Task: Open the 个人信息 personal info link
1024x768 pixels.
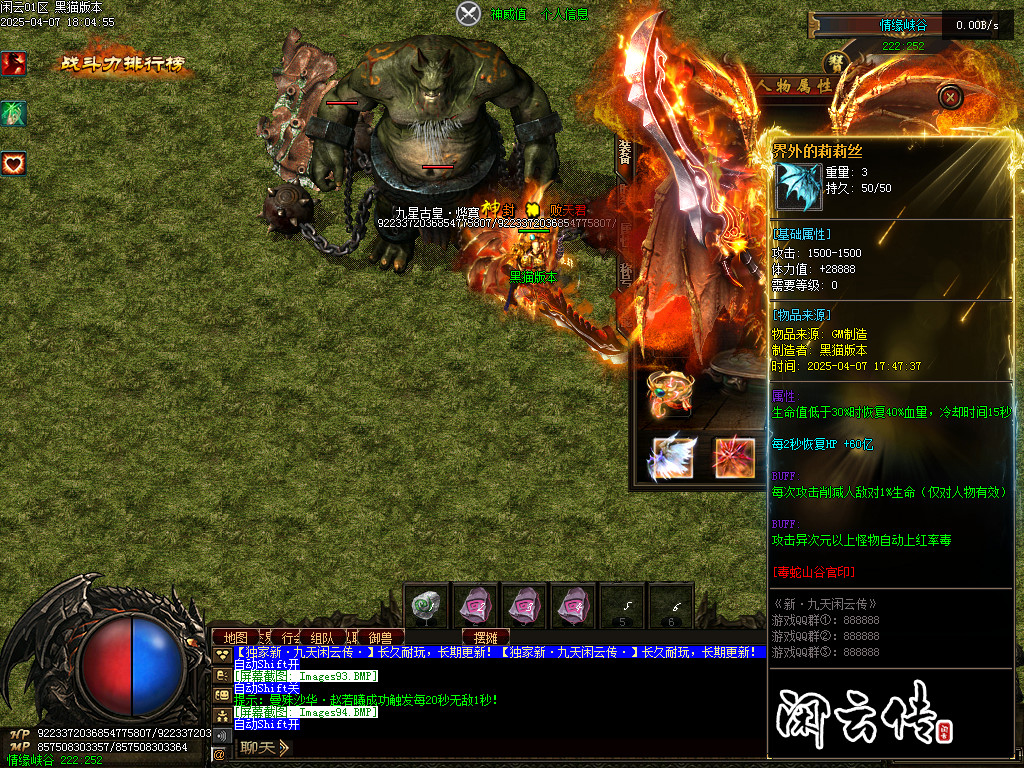Action: (564, 15)
